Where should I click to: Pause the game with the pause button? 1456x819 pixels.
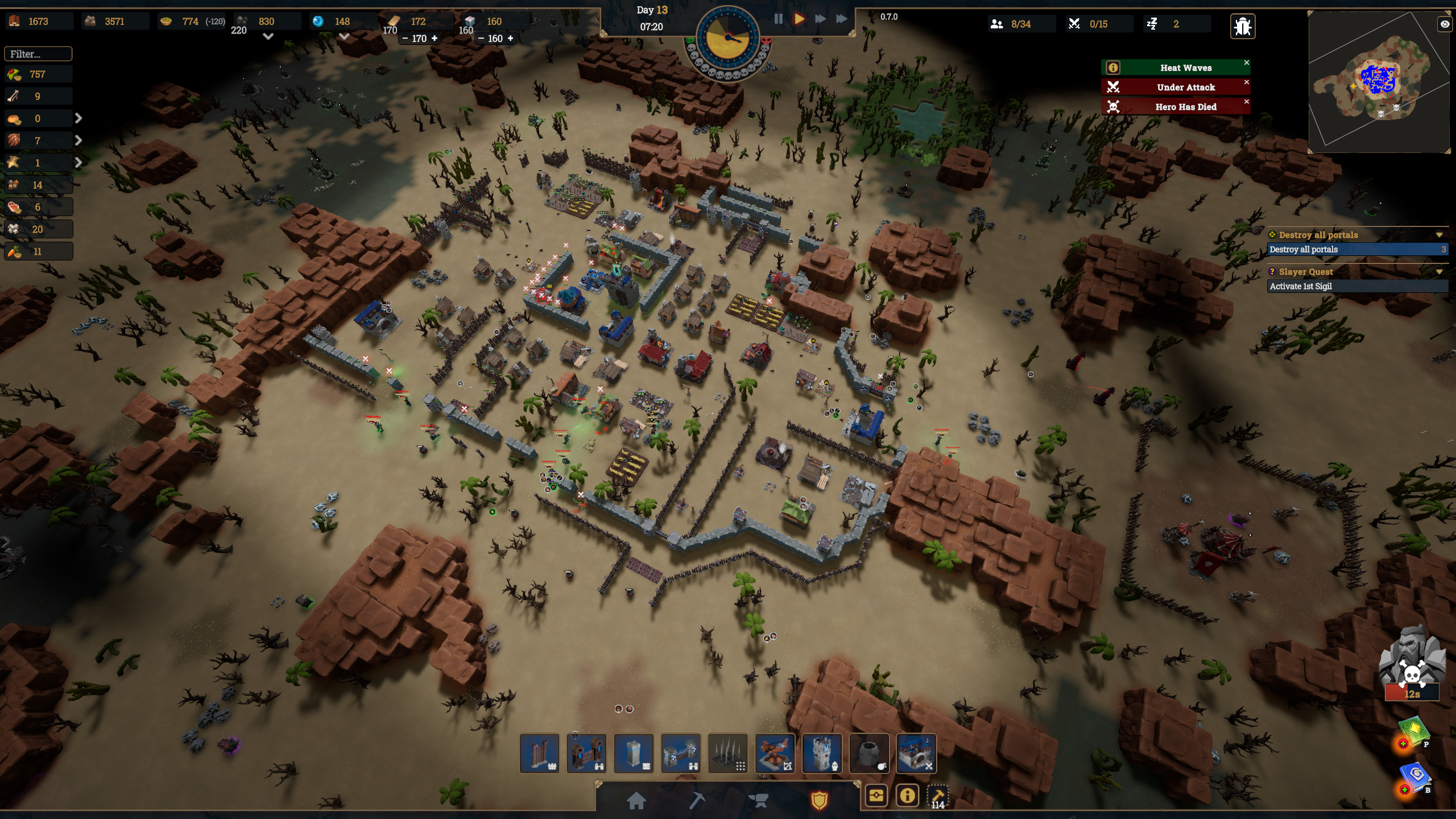778,19
